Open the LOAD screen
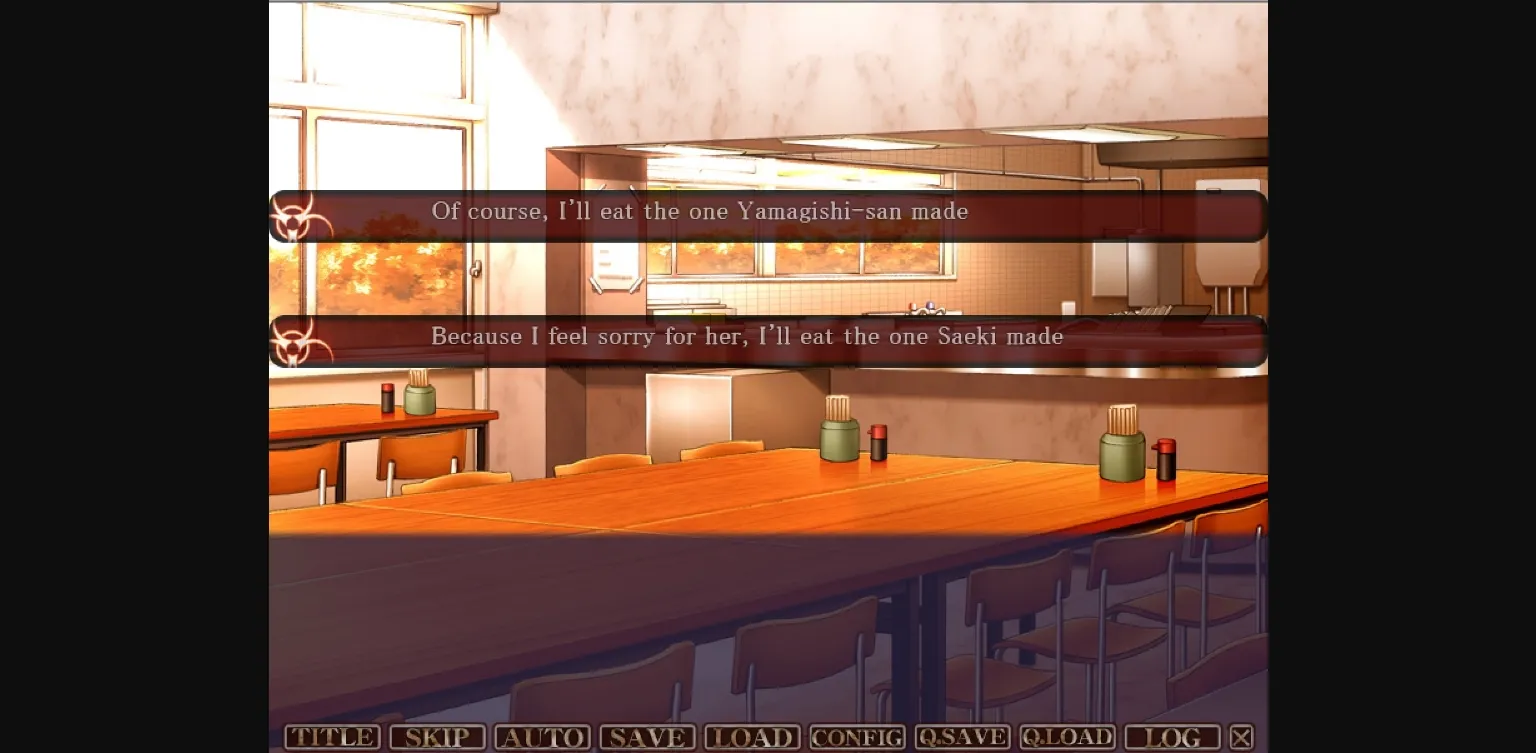 pos(752,737)
